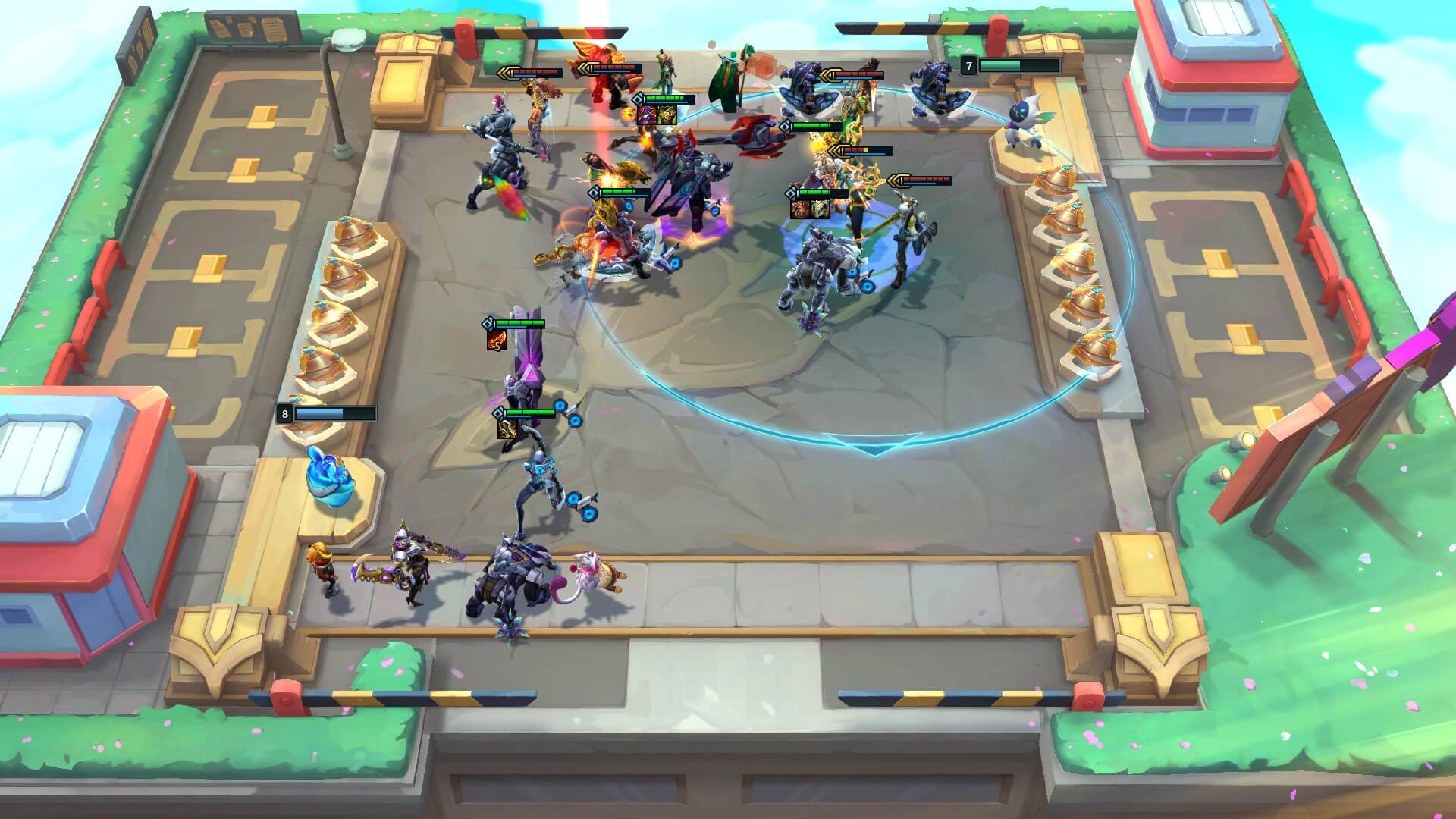Select the golden item icon below the green health bar

click(x=506, y=428)
